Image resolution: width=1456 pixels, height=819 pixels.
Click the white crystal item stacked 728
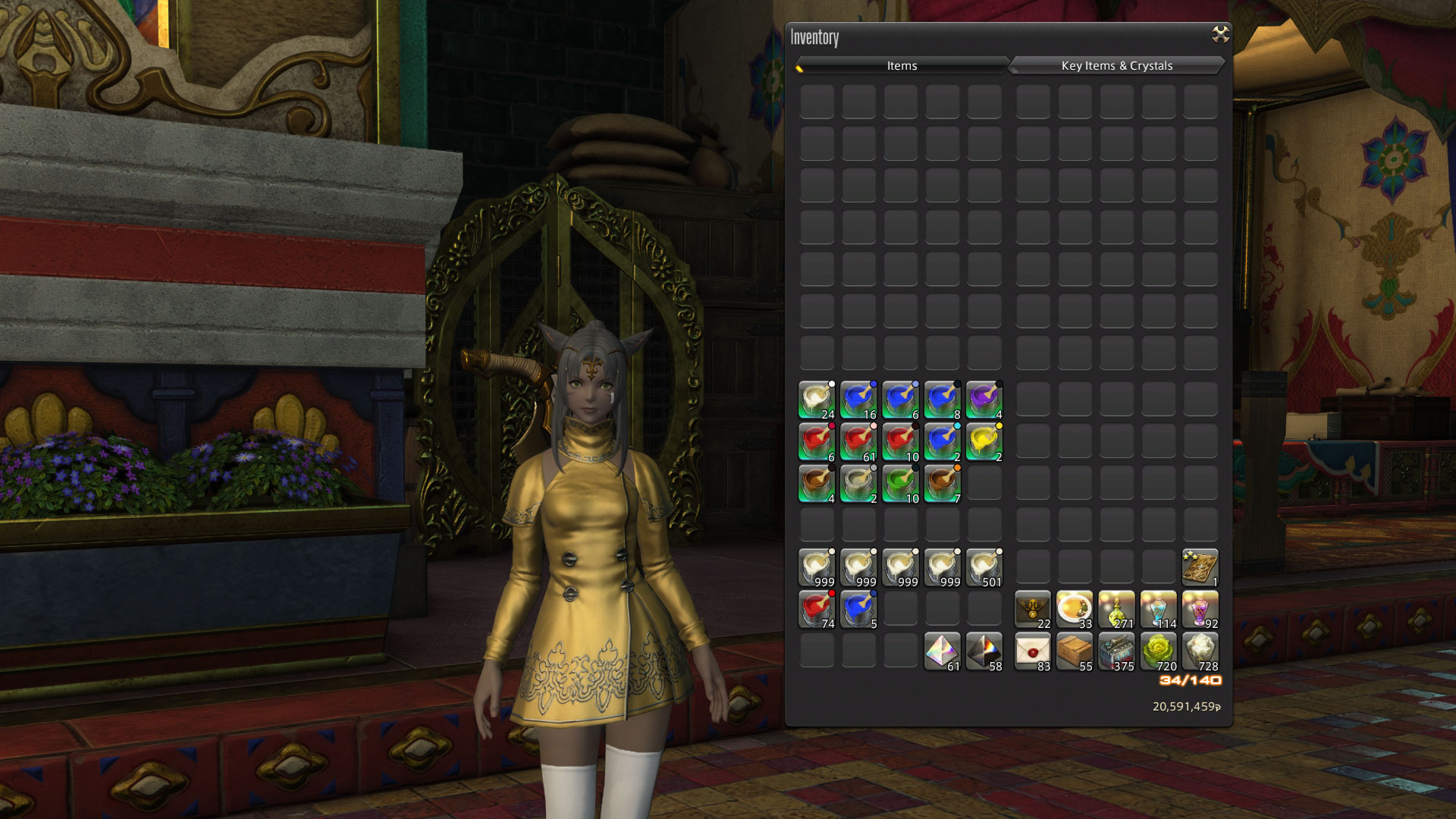[x=1200, y=651]
